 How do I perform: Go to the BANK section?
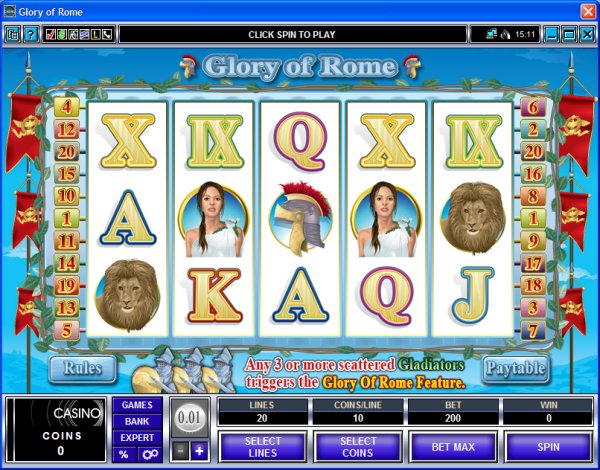[137, 421]
